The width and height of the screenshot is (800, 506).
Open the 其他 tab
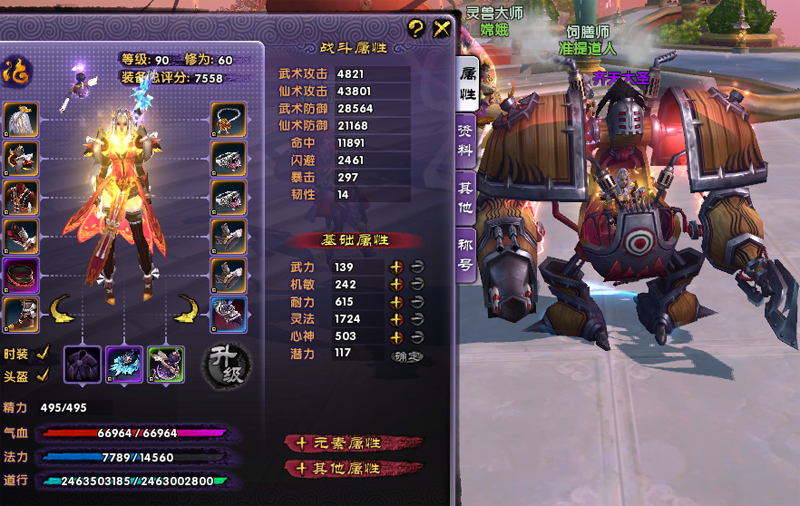coord(467,198)
